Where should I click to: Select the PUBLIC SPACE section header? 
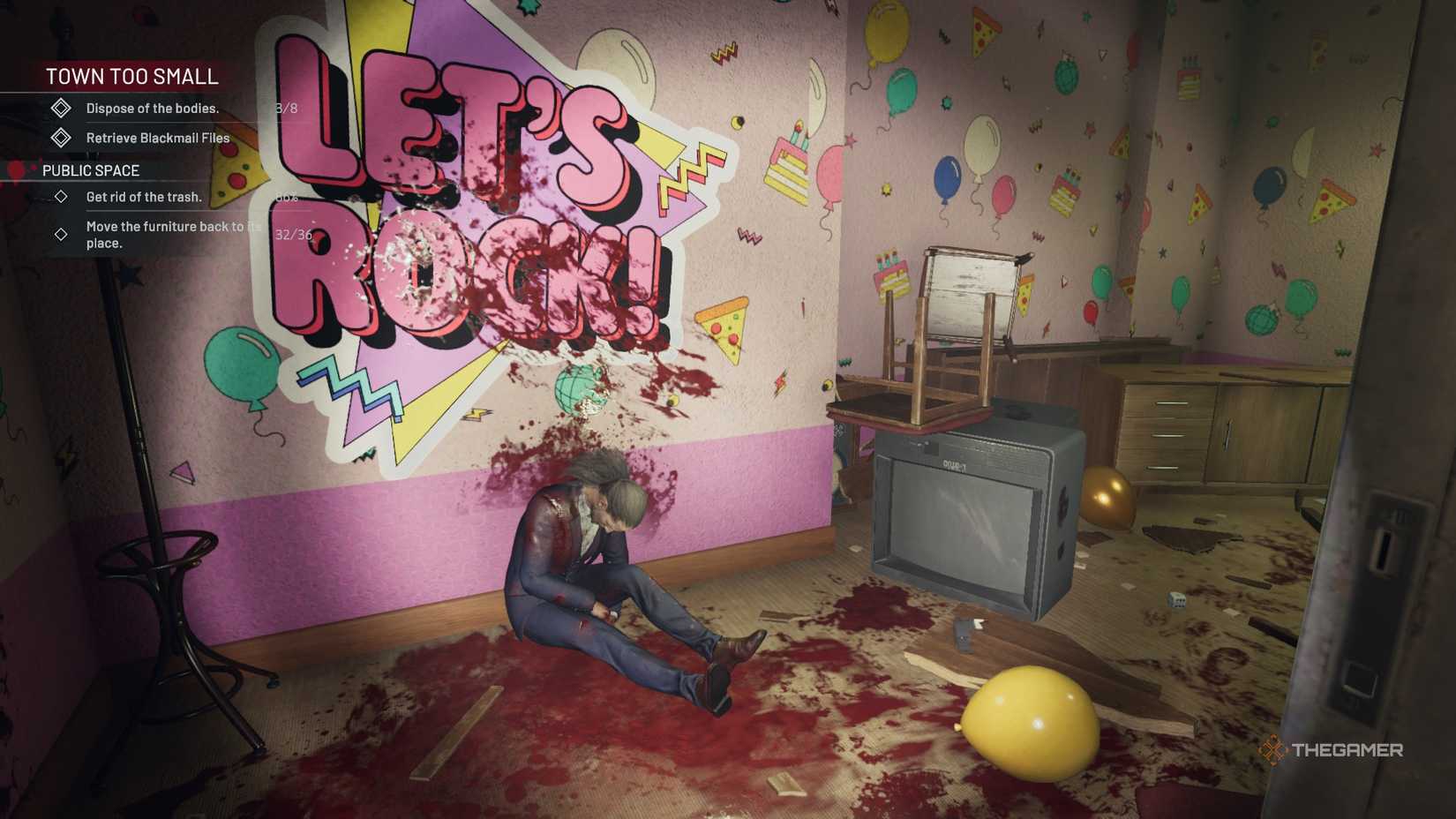tap(89, 170)
